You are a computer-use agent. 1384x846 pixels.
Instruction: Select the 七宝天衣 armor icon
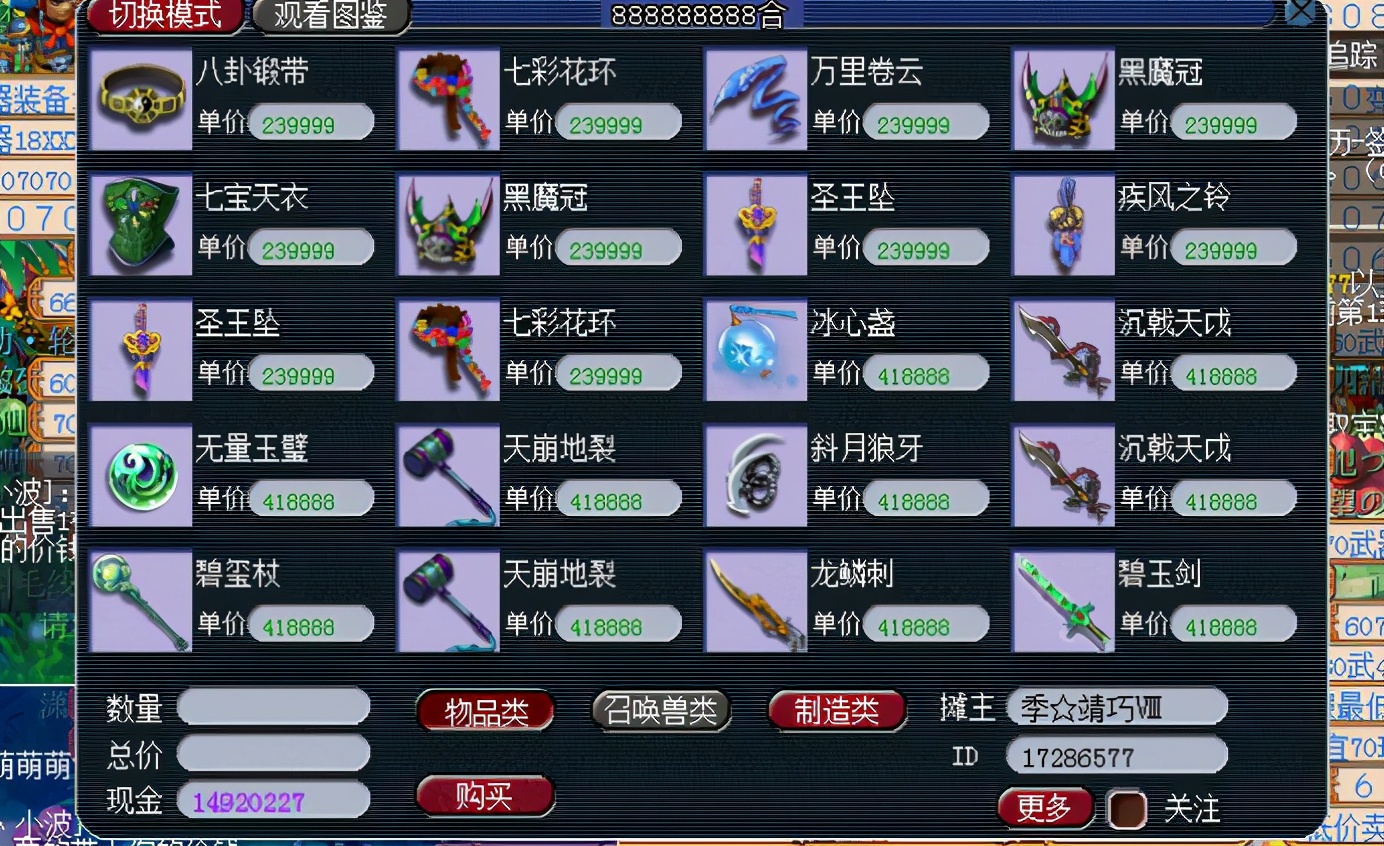[x=140, y=224]
